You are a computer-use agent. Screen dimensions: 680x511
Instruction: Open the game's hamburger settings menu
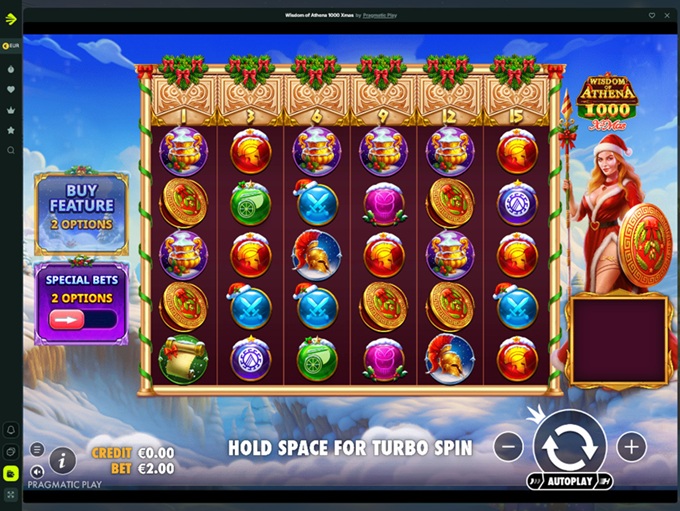coord(37,449)
